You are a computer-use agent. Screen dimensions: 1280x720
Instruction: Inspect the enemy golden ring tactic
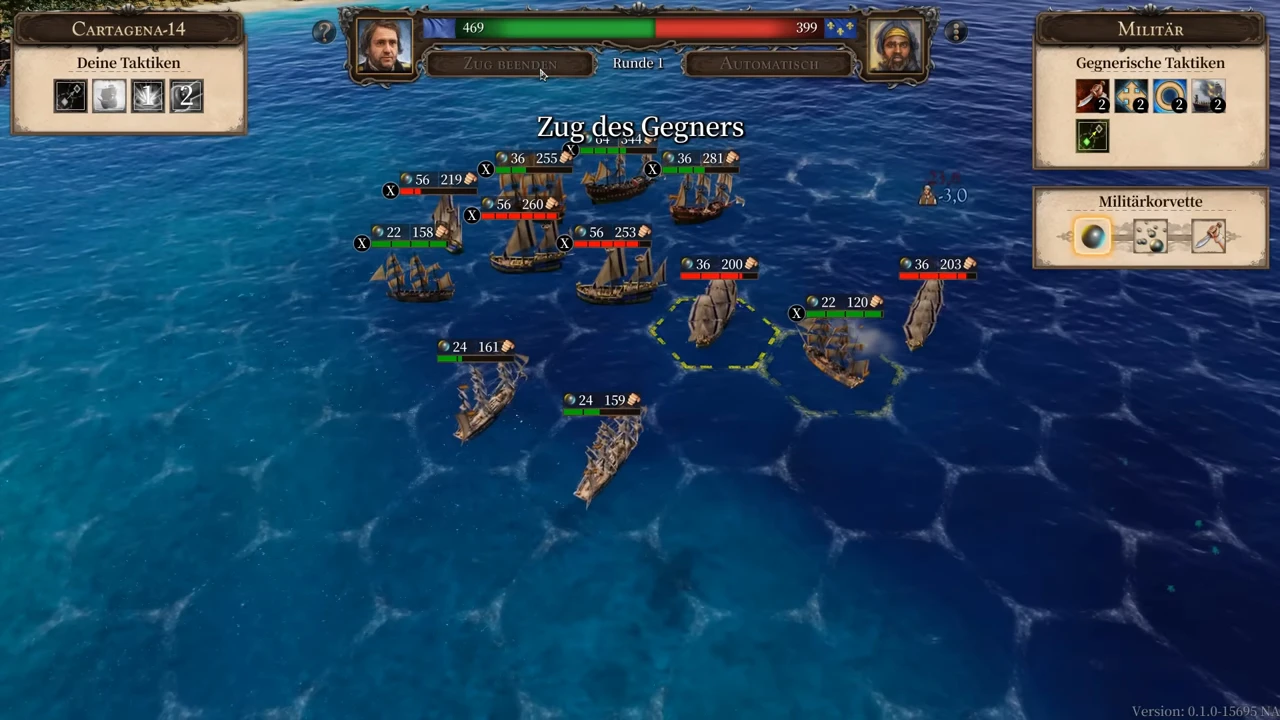tap(1169, 97)
